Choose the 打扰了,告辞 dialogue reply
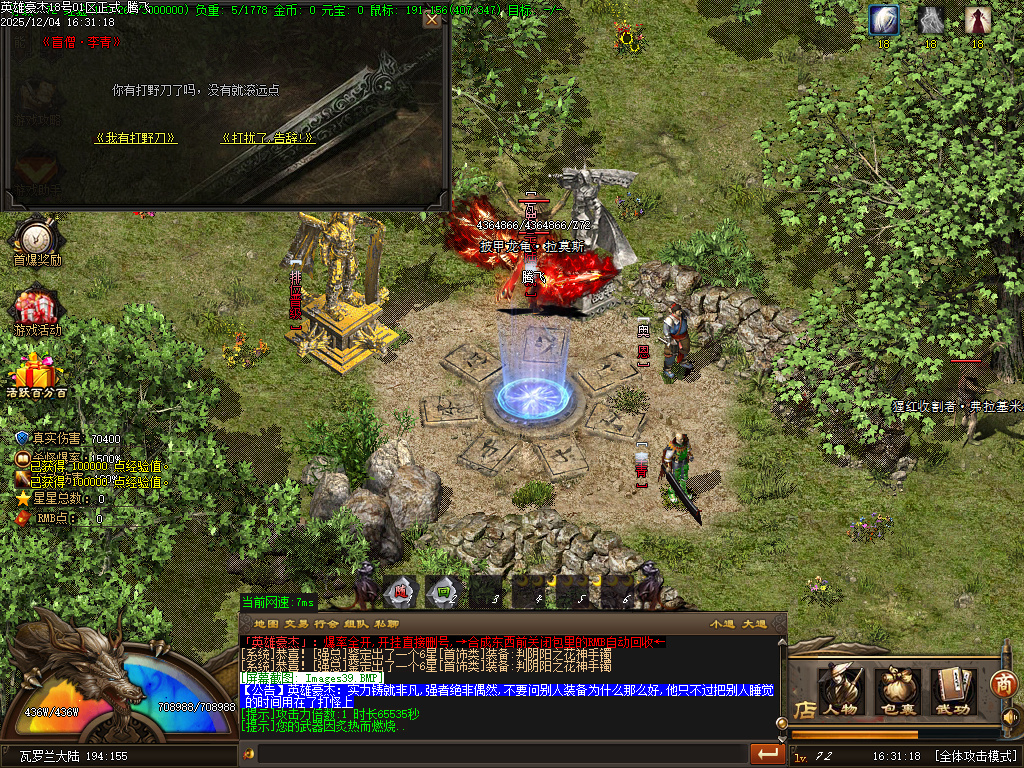 coord(268,138)
